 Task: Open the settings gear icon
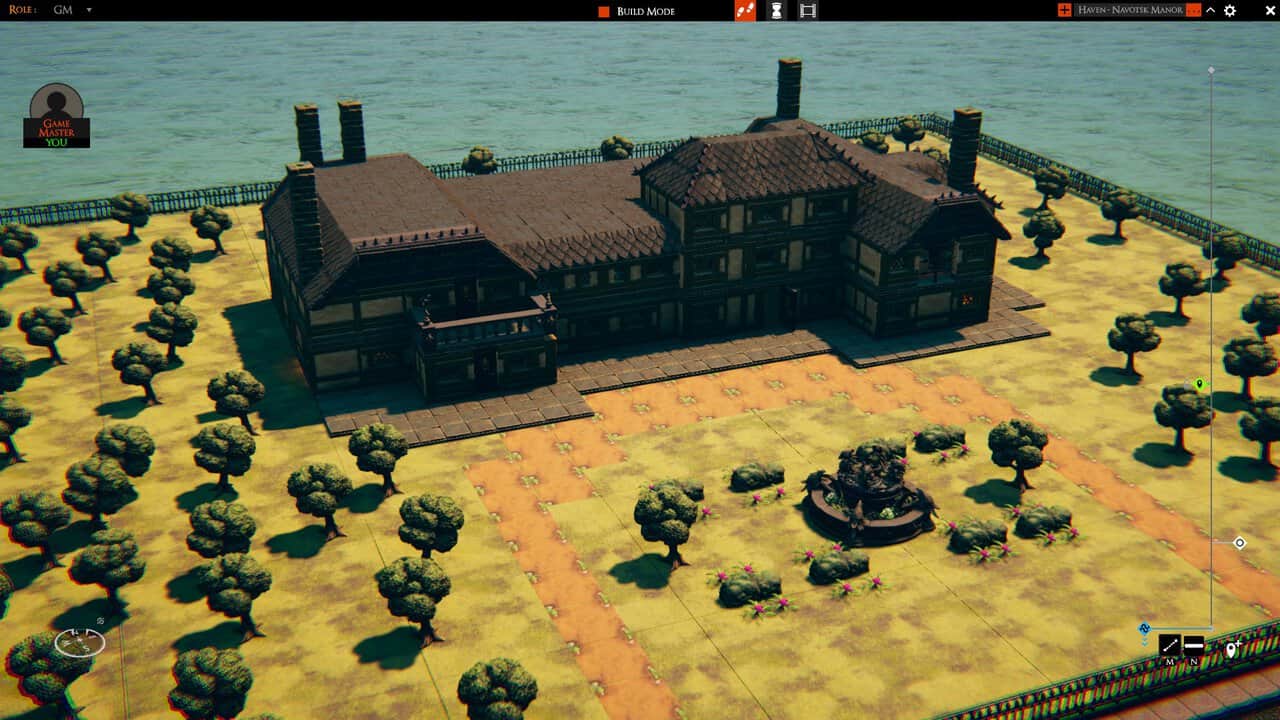pos(1229,10)
